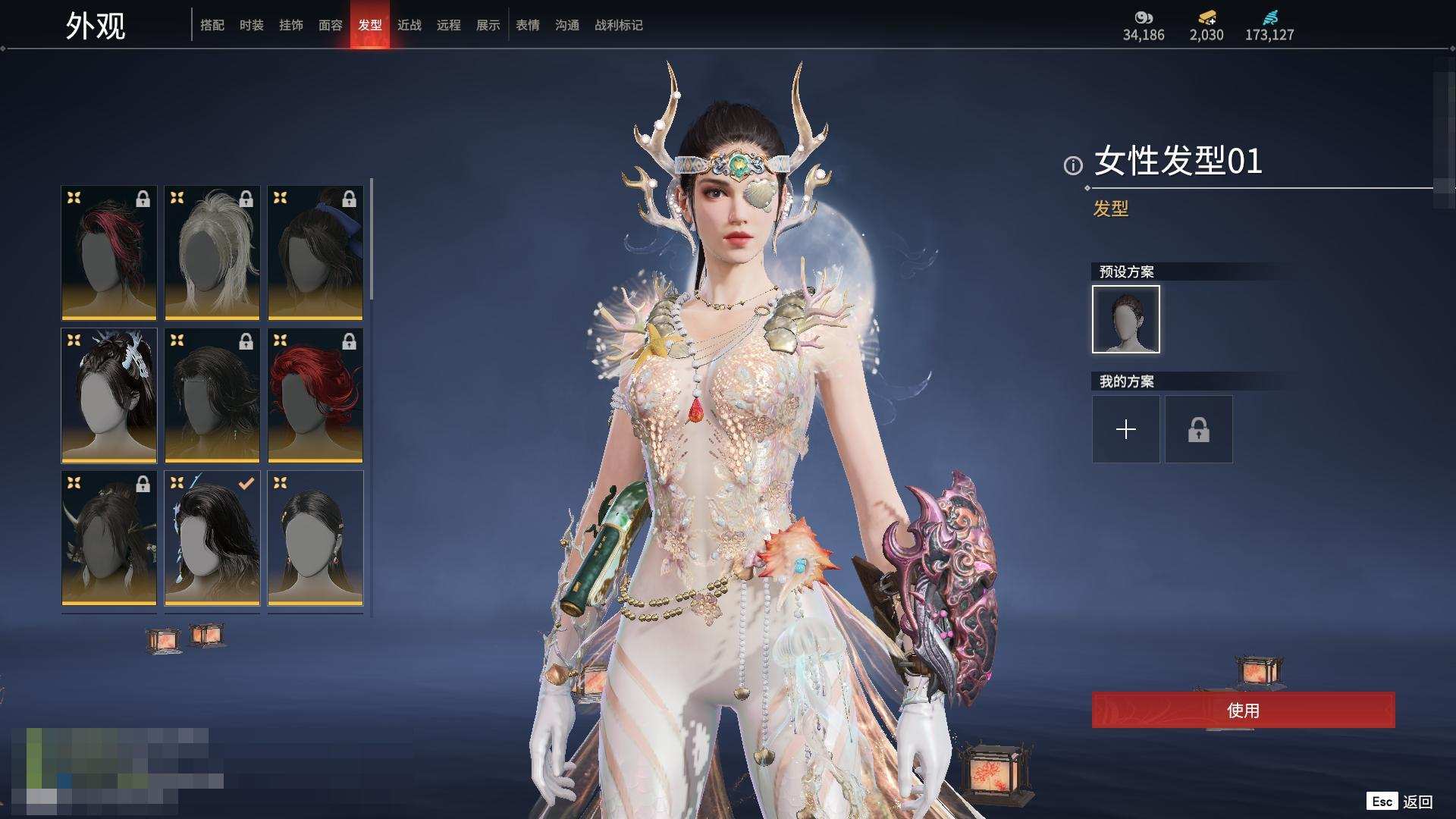Screen dimensions: 1456x819
Task: Click the info icon beside 女性发型01
Action: [1073, 165]
